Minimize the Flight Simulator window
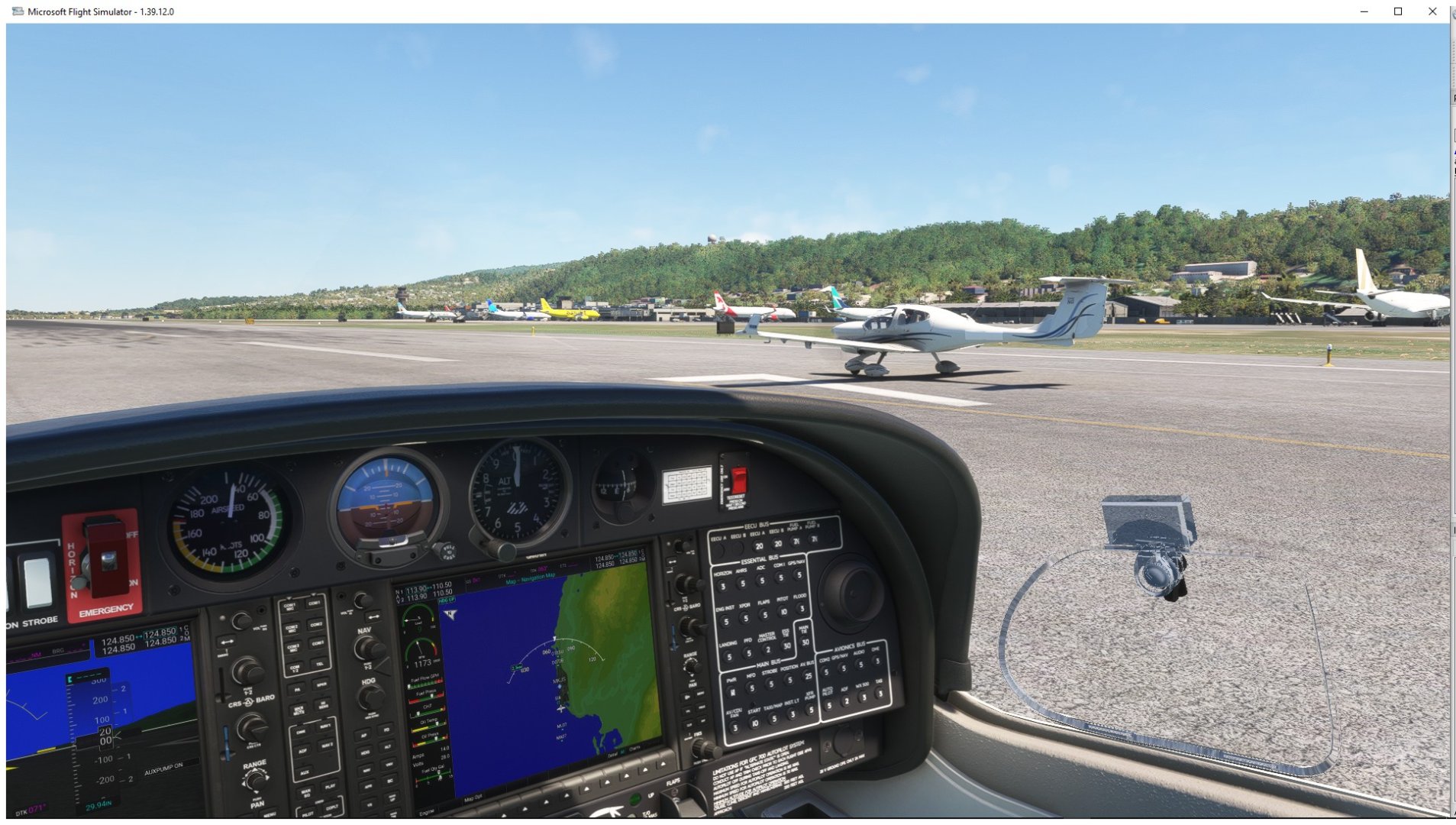The width and height of the screenshot is (1456, 825). tap(1364, 11)
